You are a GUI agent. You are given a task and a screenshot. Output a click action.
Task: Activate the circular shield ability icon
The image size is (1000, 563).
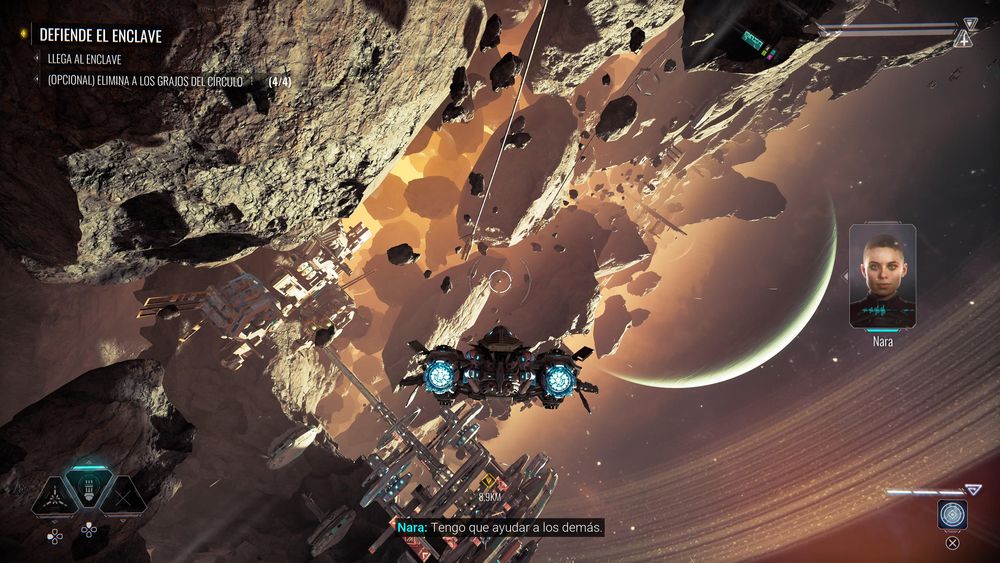pyautogui.click(x=952, y=514)
